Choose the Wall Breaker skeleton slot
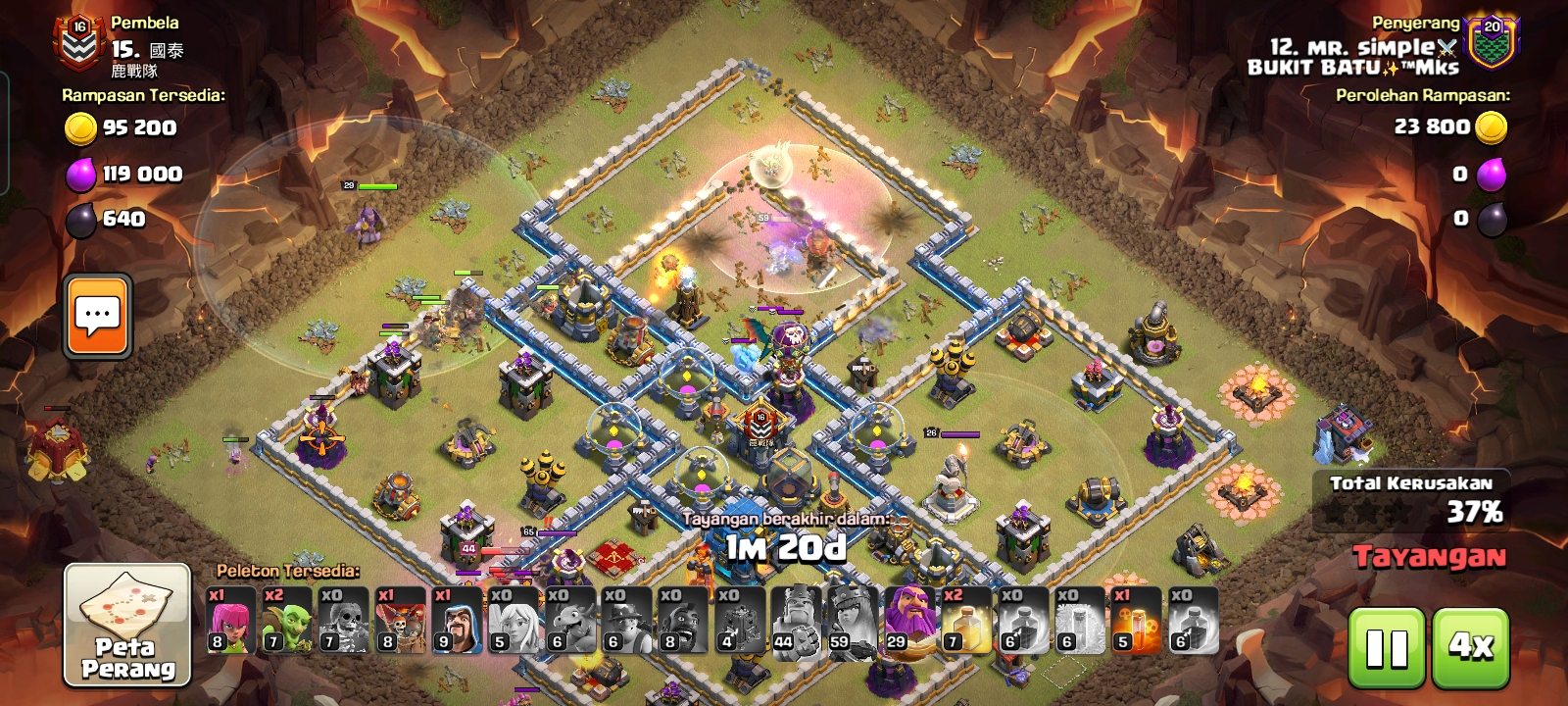This screenshot has height=706, width=1568. pyautogui.click(x=343, y=621)
